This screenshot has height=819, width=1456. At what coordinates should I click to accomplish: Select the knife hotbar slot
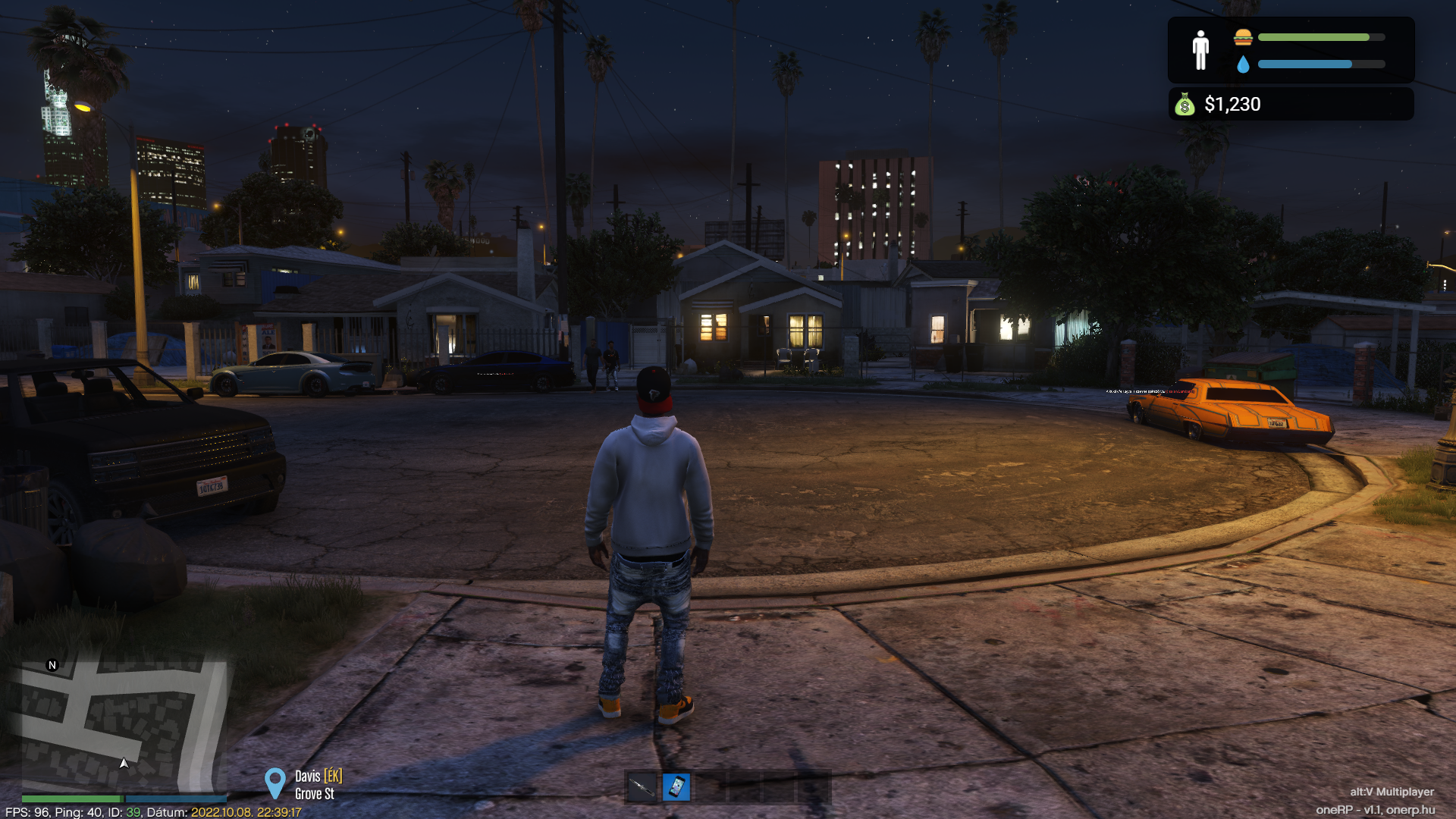tap(642, 787)
